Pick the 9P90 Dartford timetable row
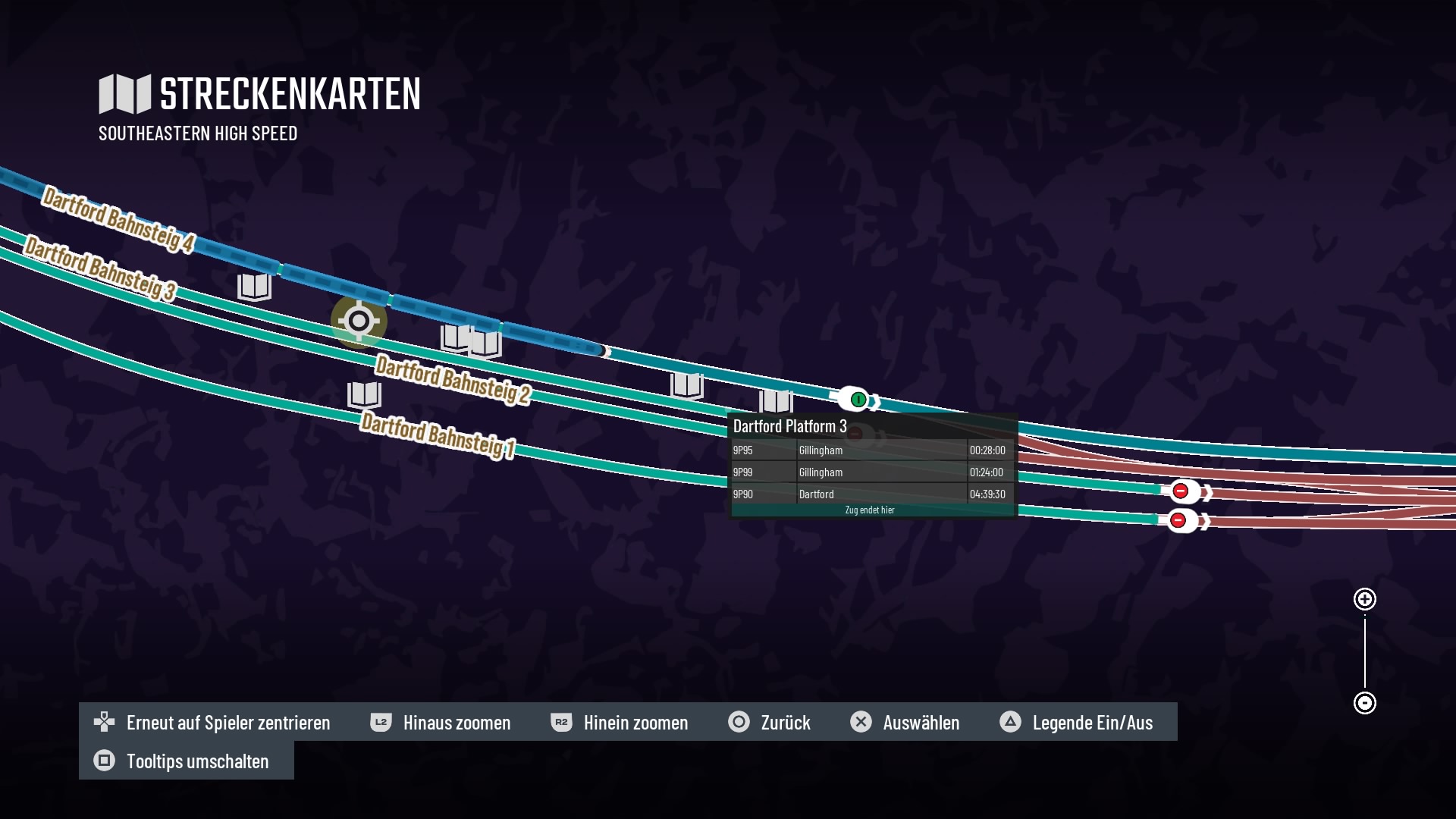This screenshot has height=819, width=1456. (870, 494)
